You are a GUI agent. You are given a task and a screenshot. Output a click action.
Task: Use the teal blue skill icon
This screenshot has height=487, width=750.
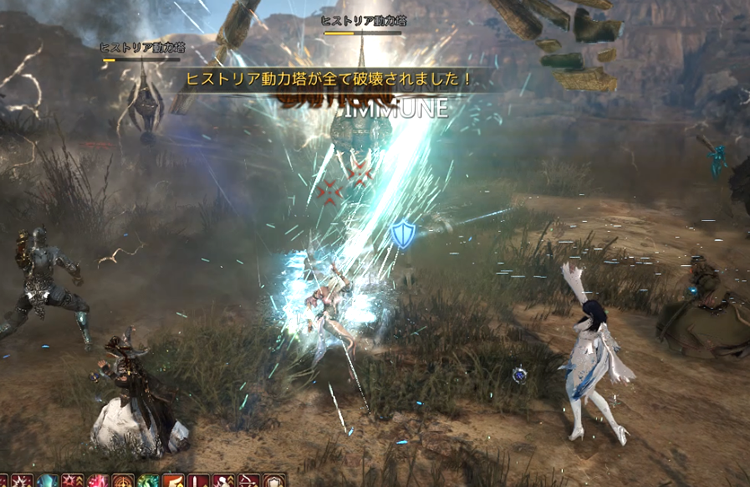[x=47, y=481]
